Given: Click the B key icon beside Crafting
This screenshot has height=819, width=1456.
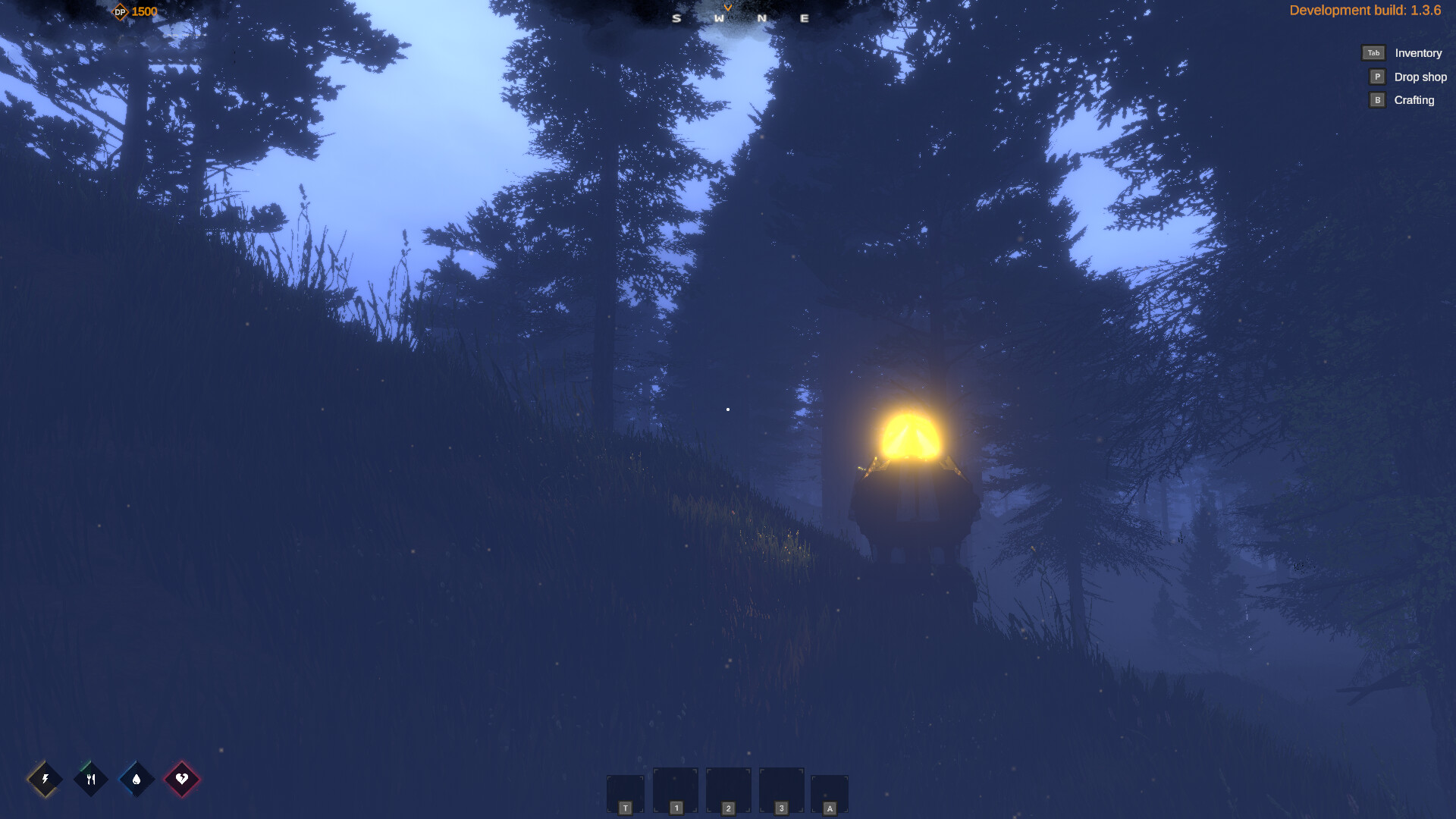Looking at the screenshot, I should coord(1376,100).
